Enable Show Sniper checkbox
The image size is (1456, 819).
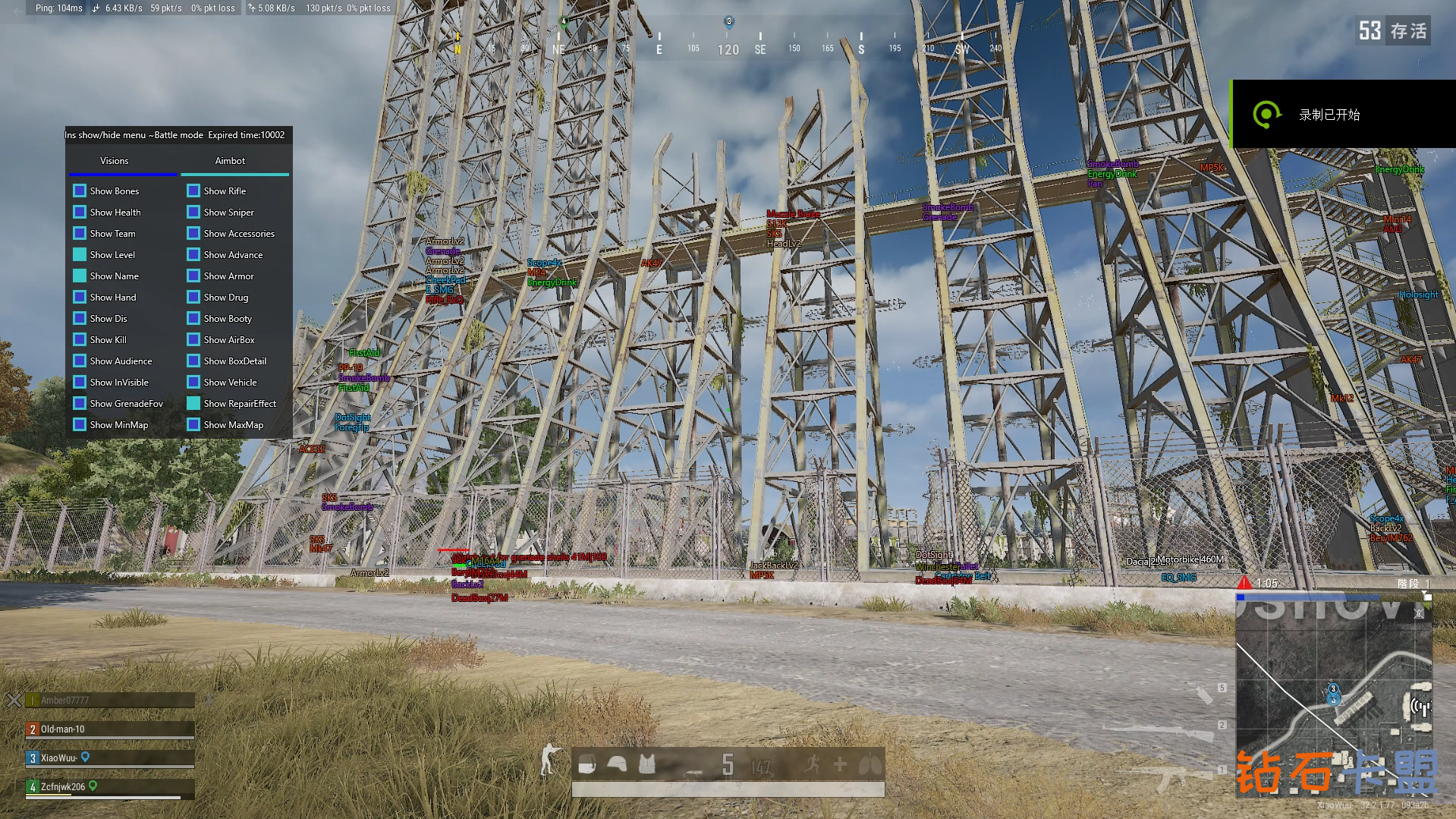click(193, 212)
